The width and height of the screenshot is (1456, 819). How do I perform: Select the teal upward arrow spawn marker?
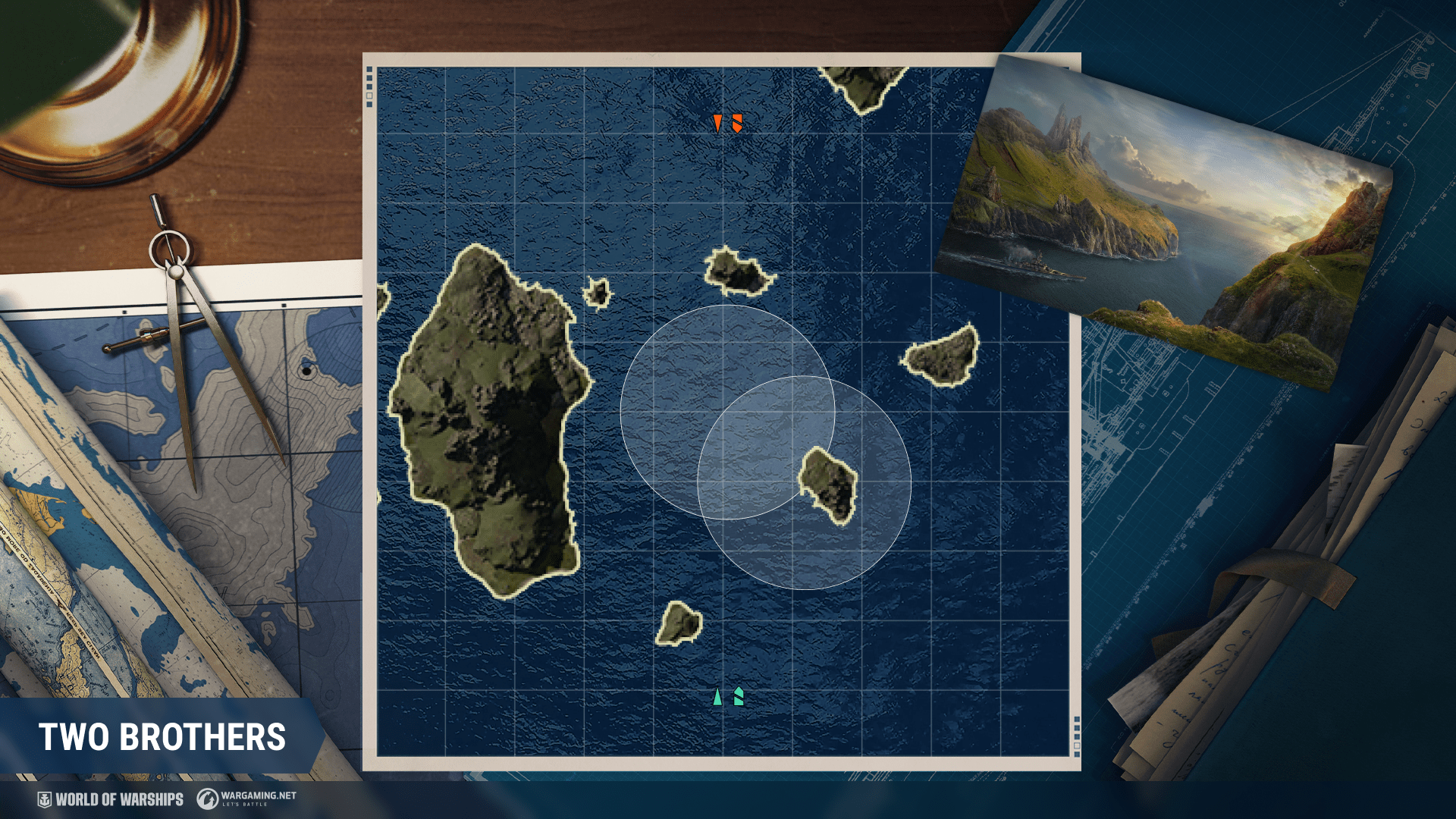717,696
